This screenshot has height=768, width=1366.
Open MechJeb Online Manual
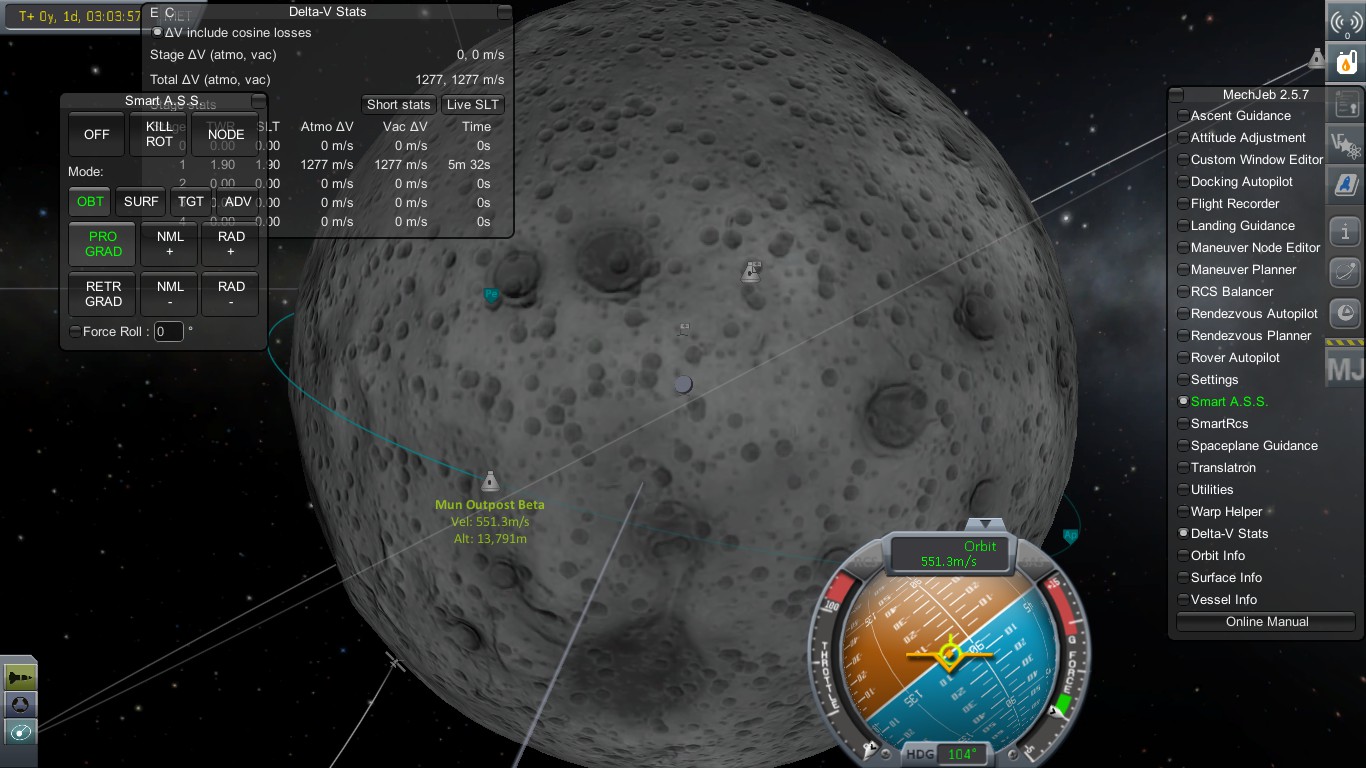[x=1266, y=622]
